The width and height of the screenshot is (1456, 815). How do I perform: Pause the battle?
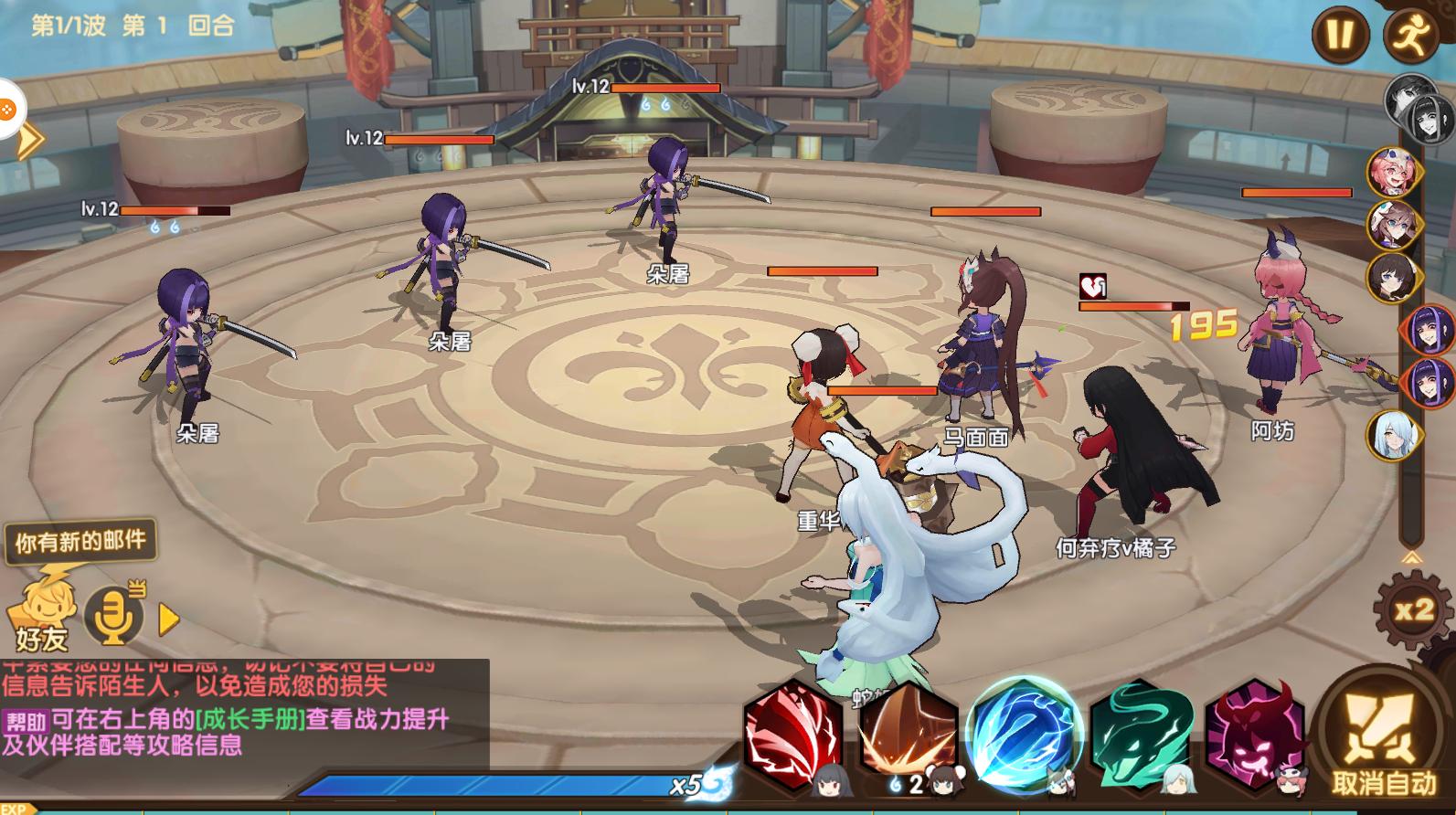[1340, 35]
